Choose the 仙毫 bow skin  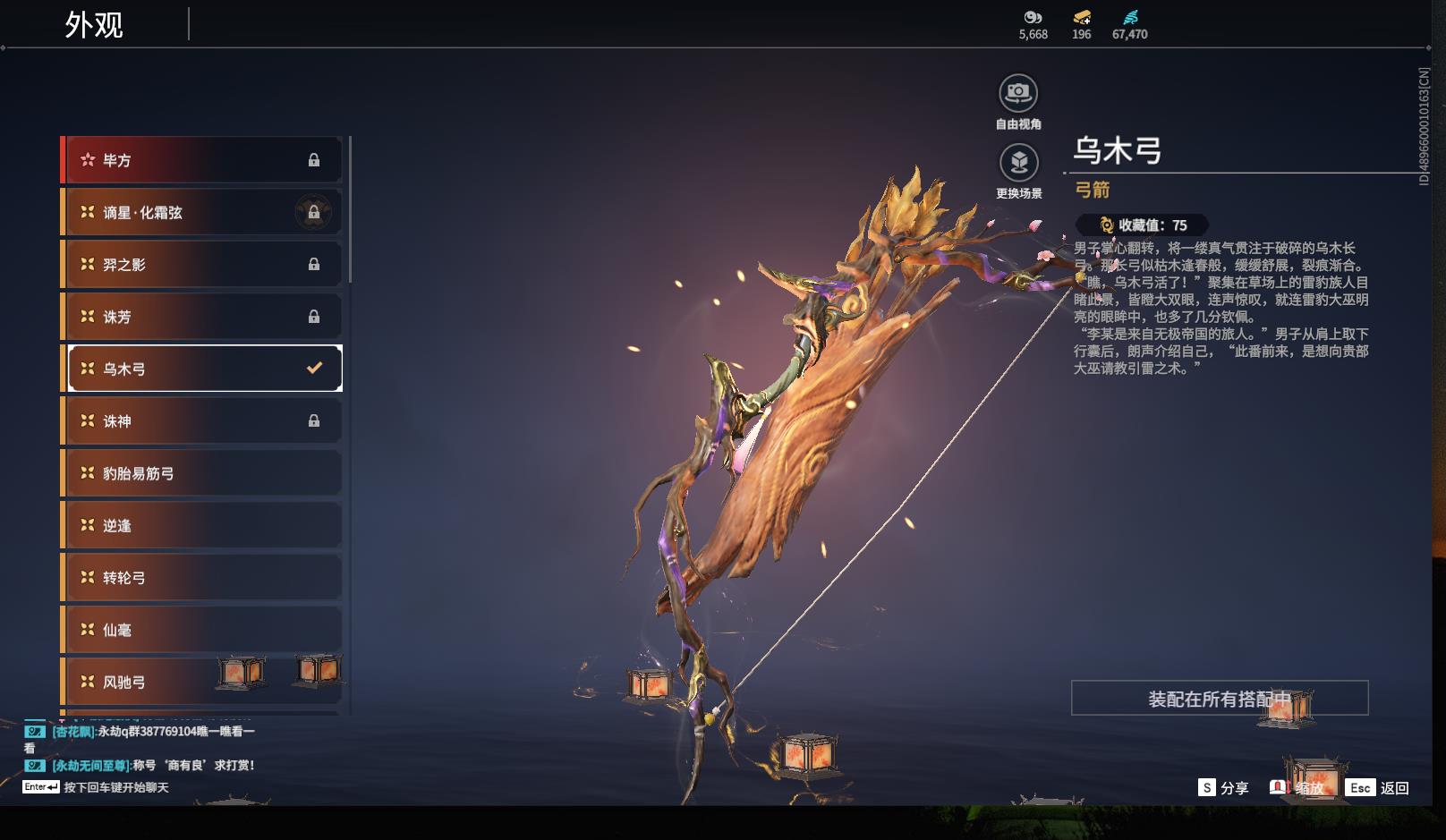click(x=202, y=630)
